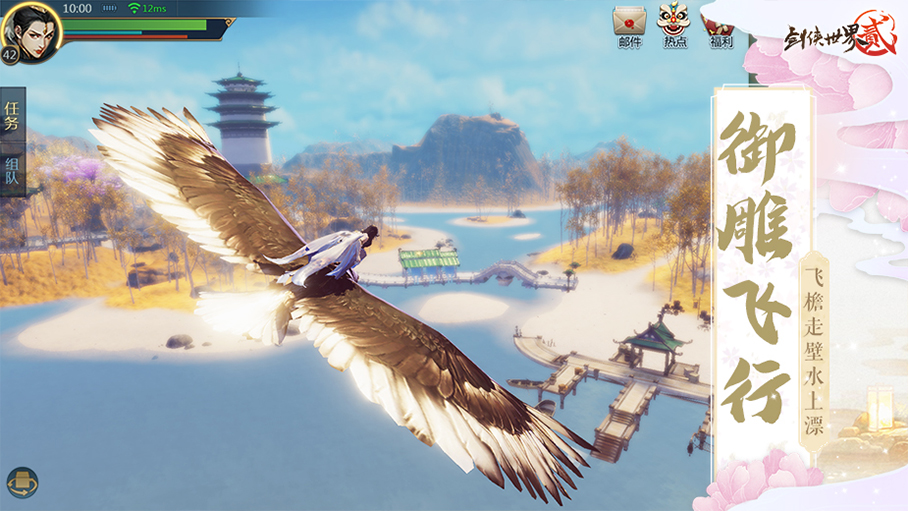The width and height of the screenshot is (908, 511).
Task: Open the 热点 hot events icon
Action: [675, 24]
